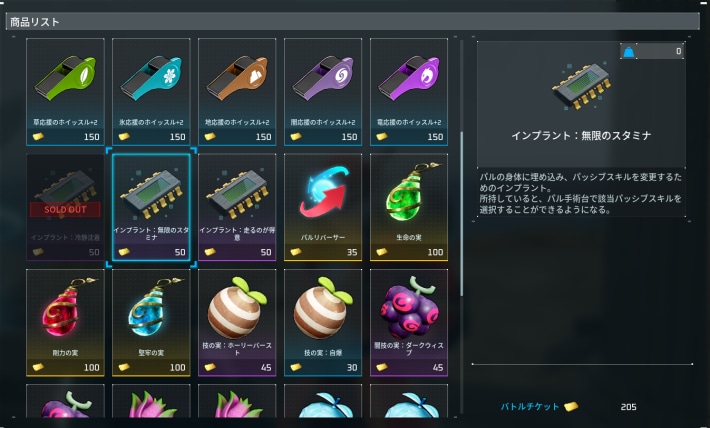
Task: Select the パルリバーサー item
Action: pos(323,206)
